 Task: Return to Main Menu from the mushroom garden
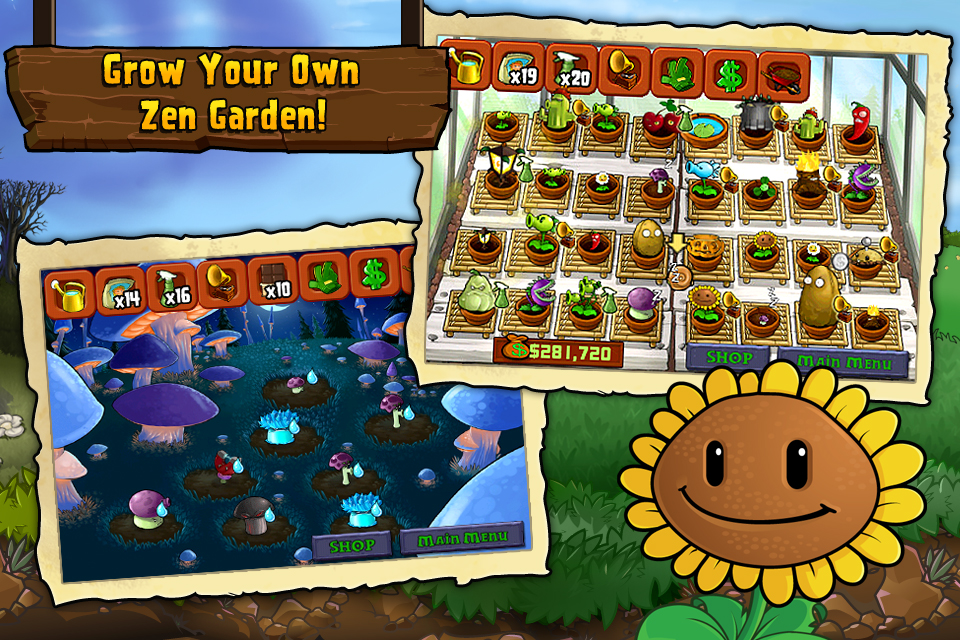click(462, 538)
